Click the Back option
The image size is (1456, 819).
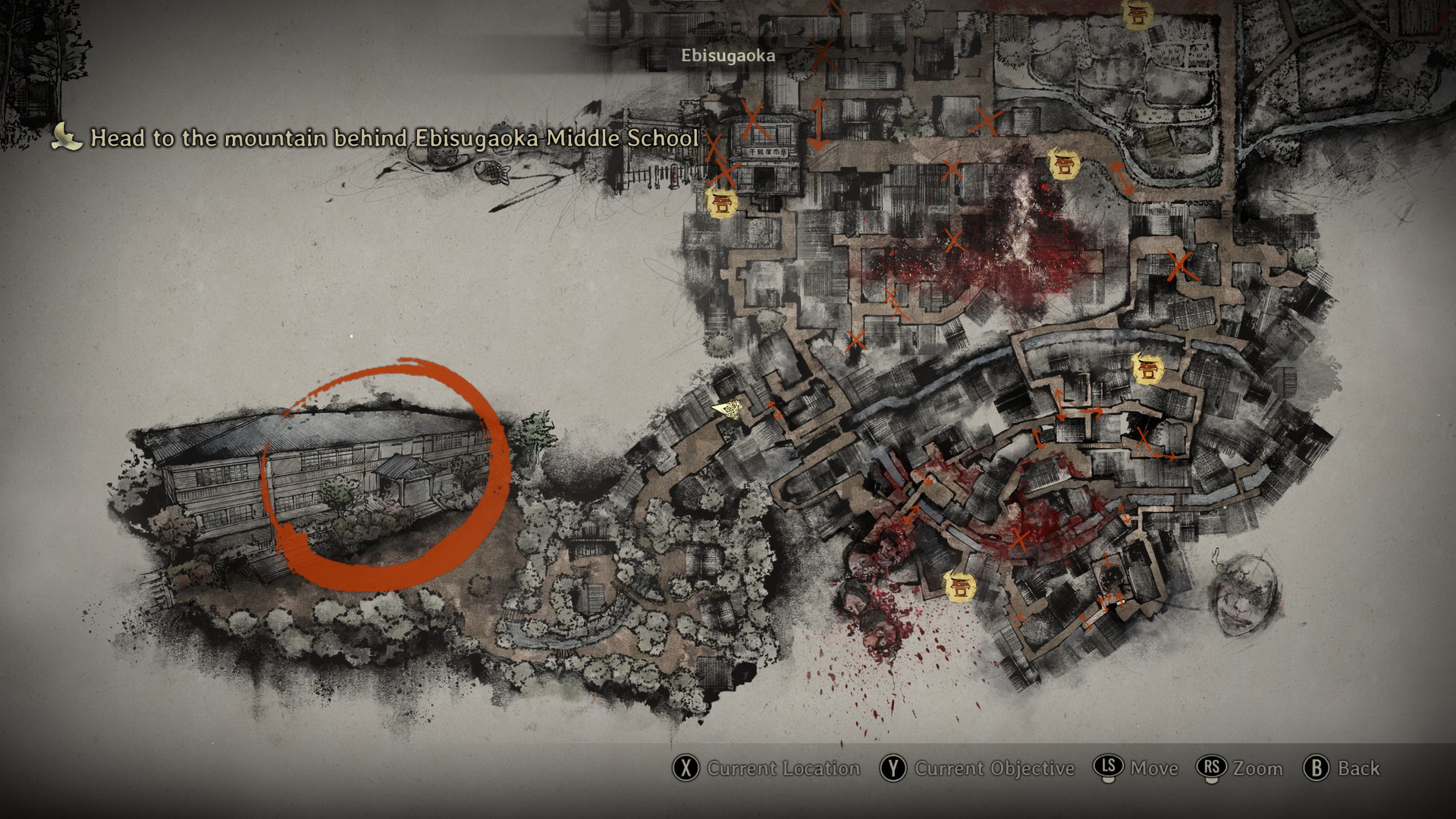1341,768
